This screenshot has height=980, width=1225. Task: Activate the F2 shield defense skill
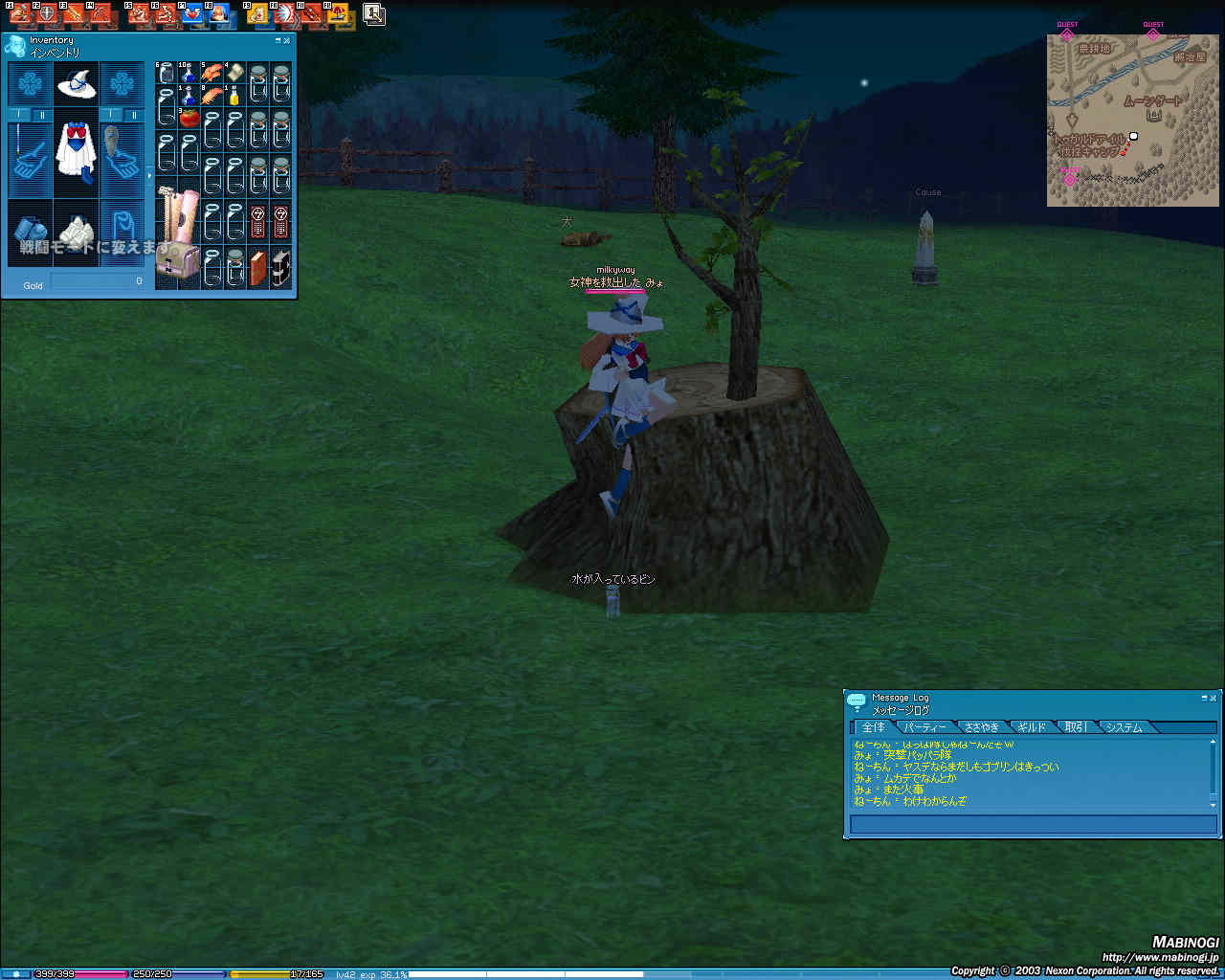46,14
